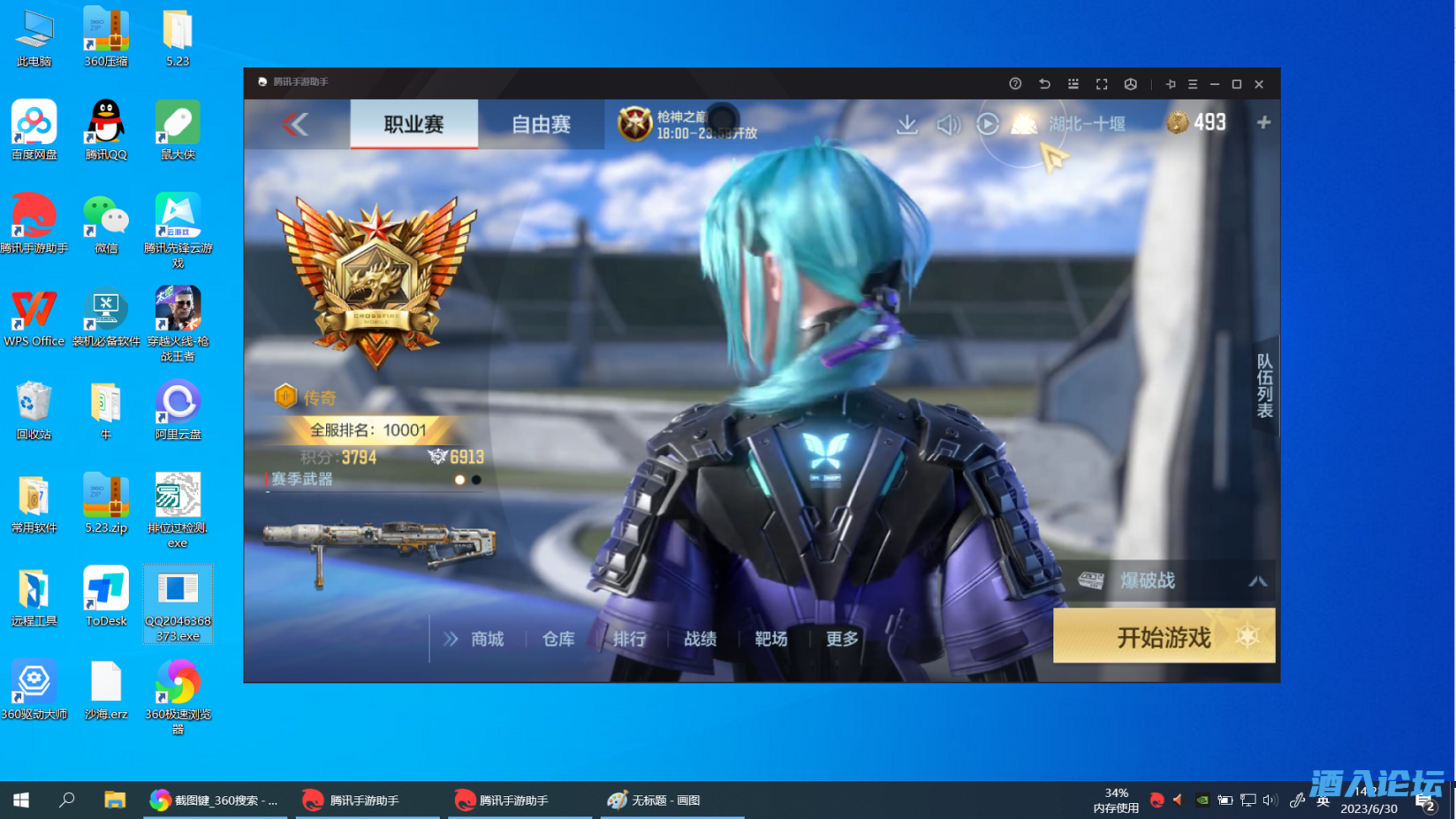1456x819 pixels.
Task: Switch to the 职业赛 tab
Action: pyautogui.click(x=414, y=125)
